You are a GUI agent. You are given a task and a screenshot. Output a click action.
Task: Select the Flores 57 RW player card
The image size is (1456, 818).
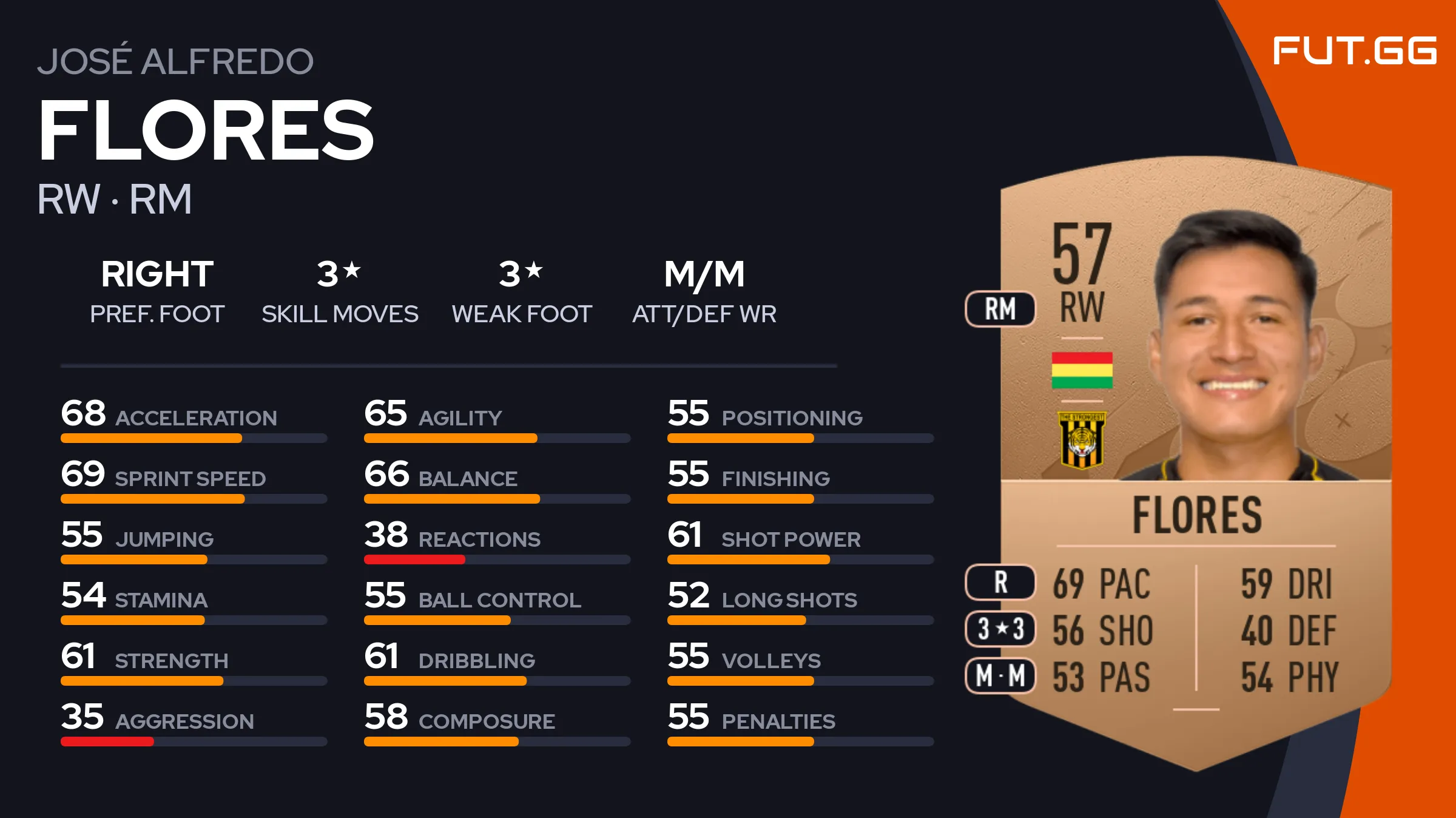coord(1195,461)
